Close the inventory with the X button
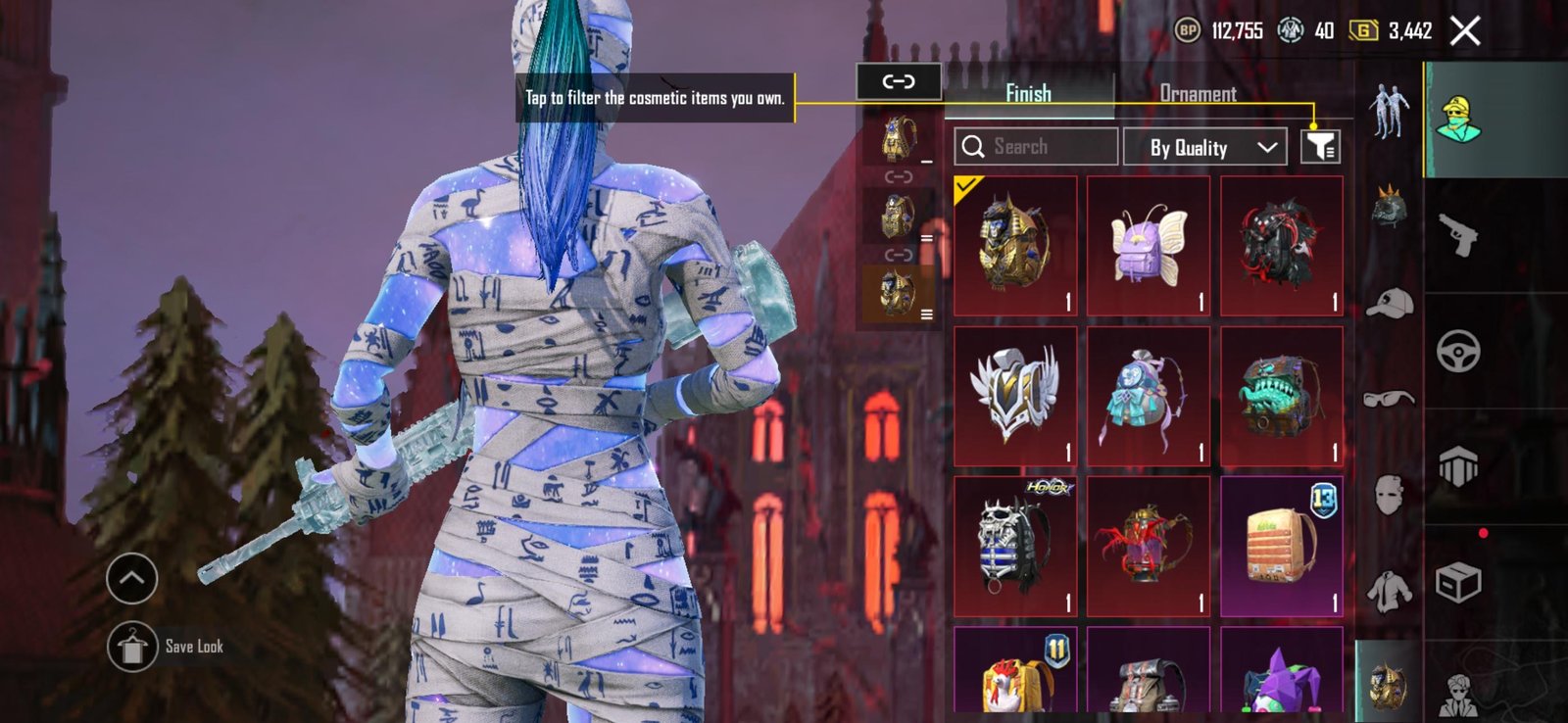This screenshot has width=1568, height=723. pos(1465,31)
